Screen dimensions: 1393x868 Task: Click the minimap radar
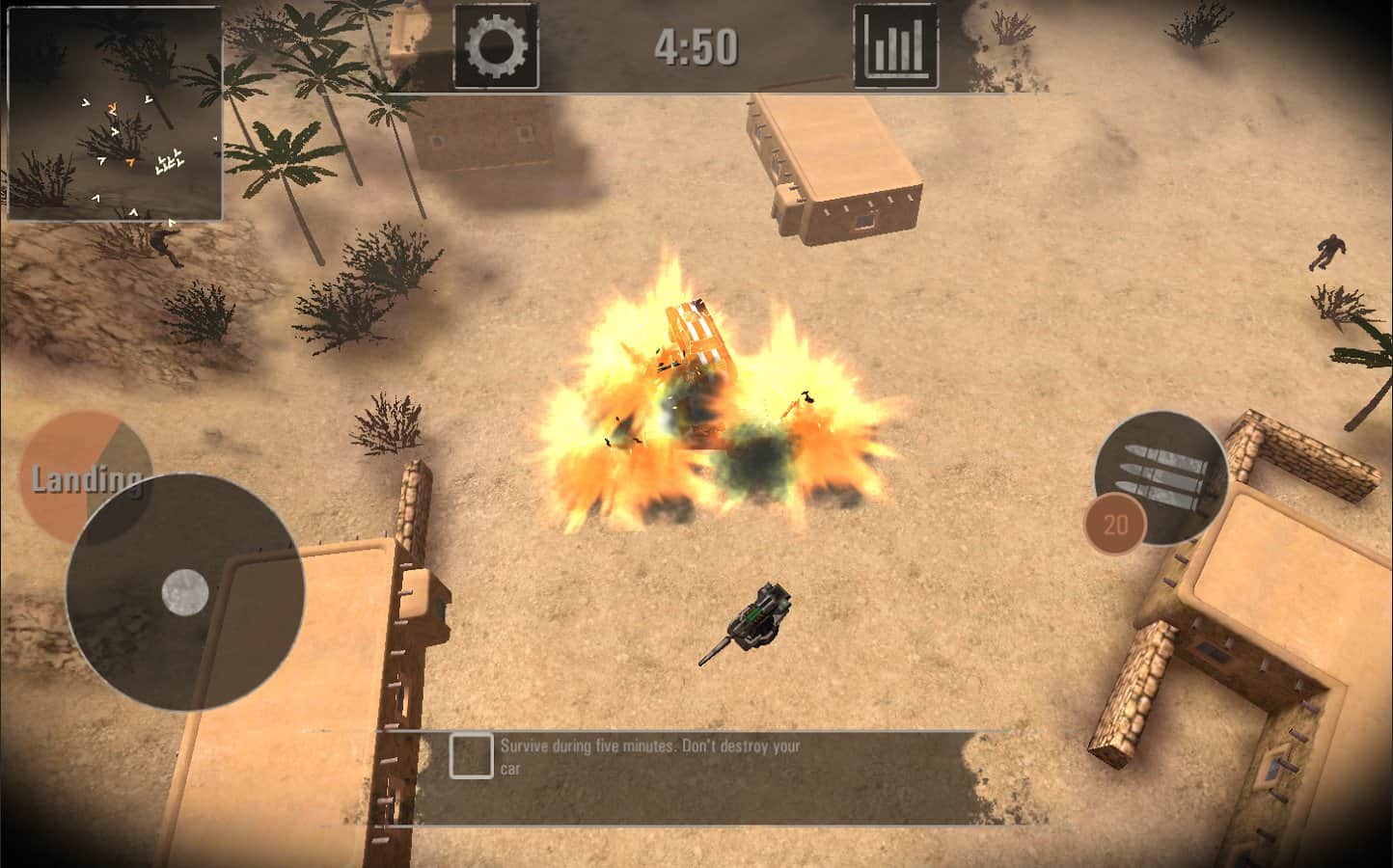115,114
